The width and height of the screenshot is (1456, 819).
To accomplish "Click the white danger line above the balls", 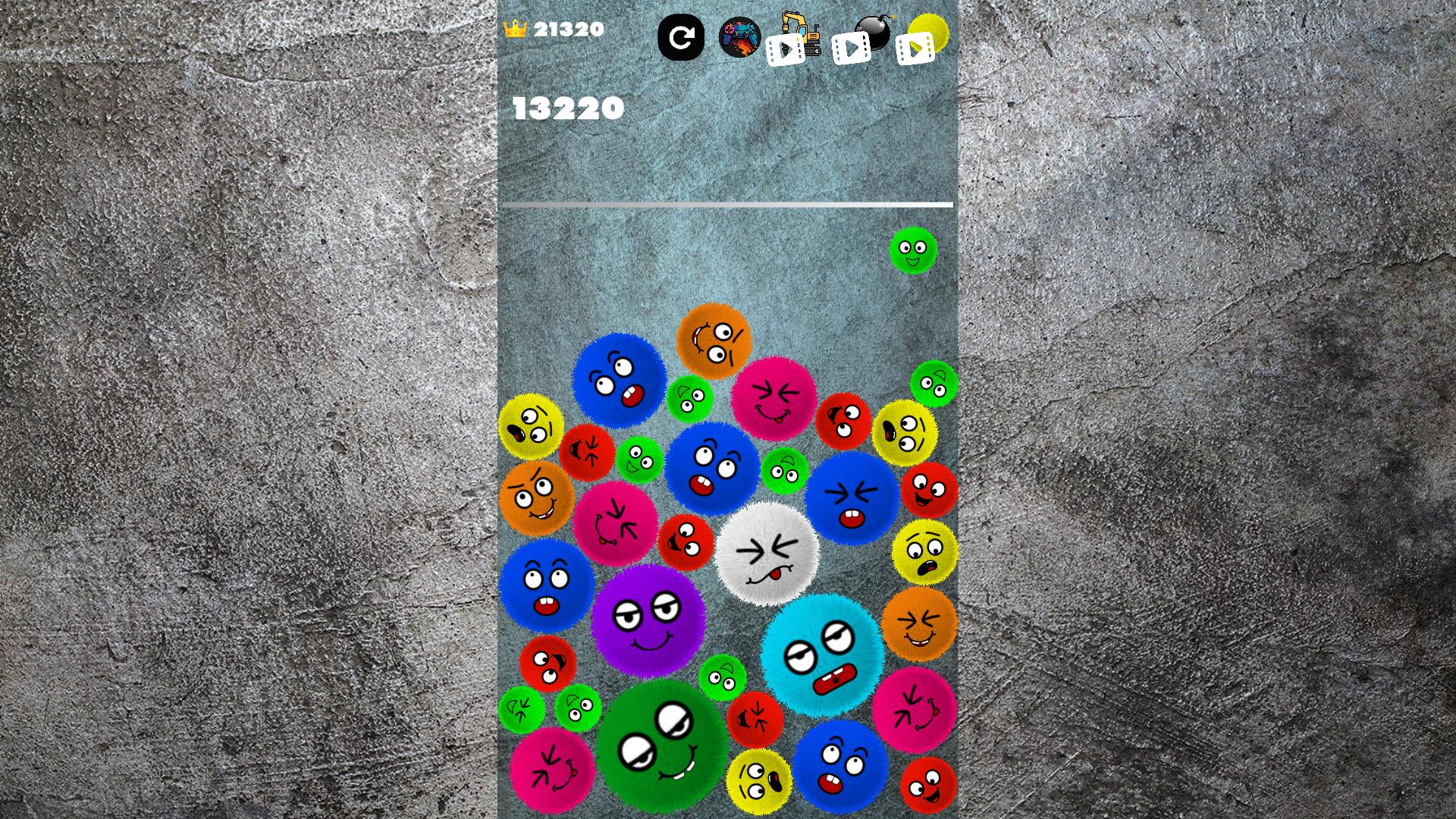I will pyautogui.click(x=728, y=205).
